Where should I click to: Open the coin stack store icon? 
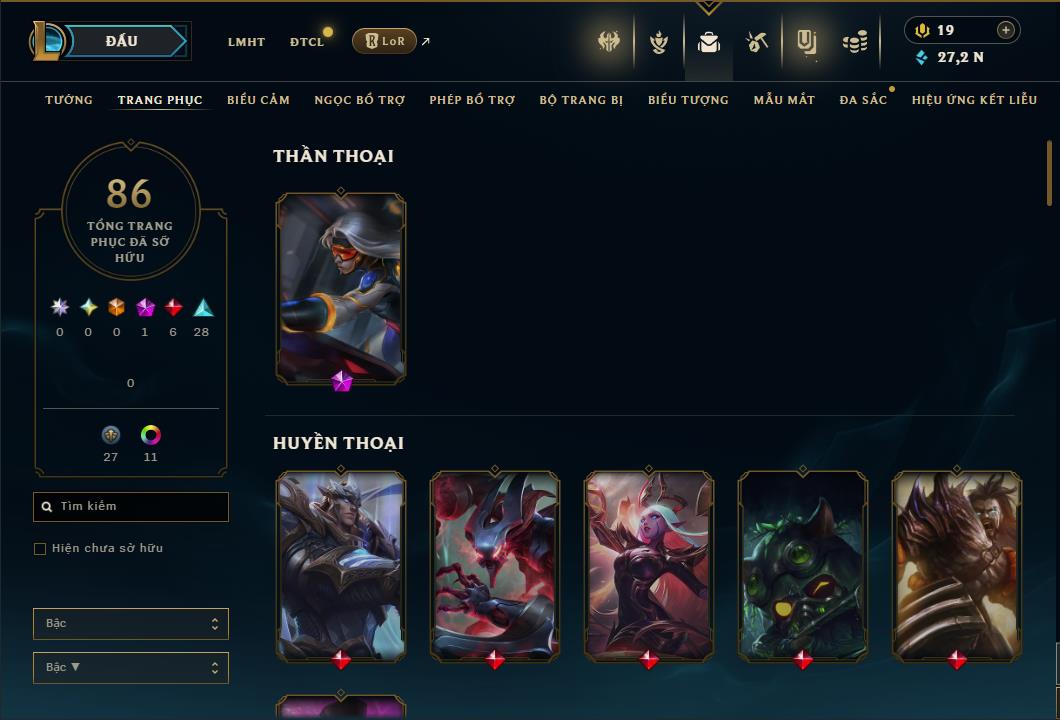[855, 42]
